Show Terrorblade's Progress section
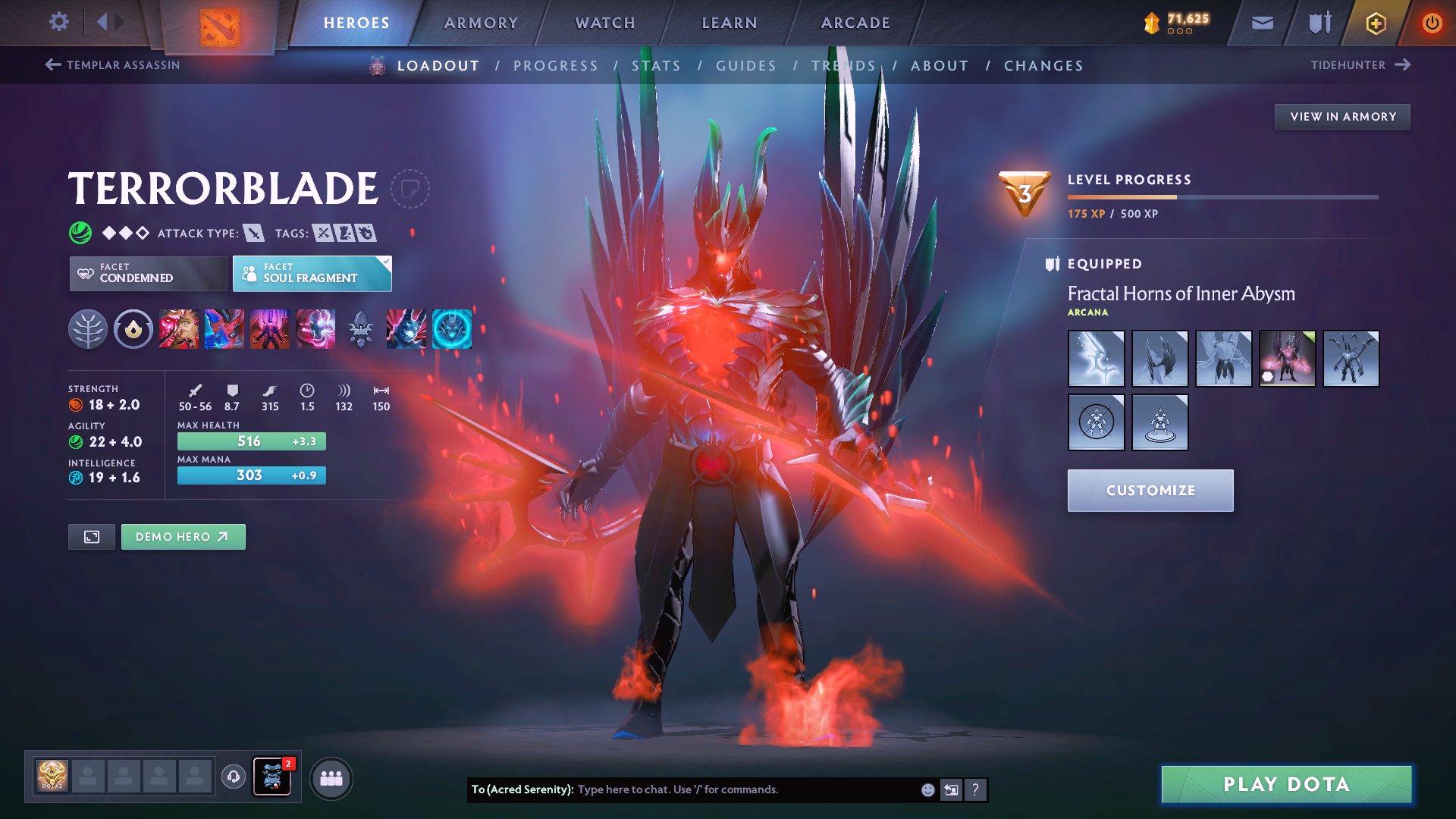The height and width of the screenshot is (819, 1456). 556,66
